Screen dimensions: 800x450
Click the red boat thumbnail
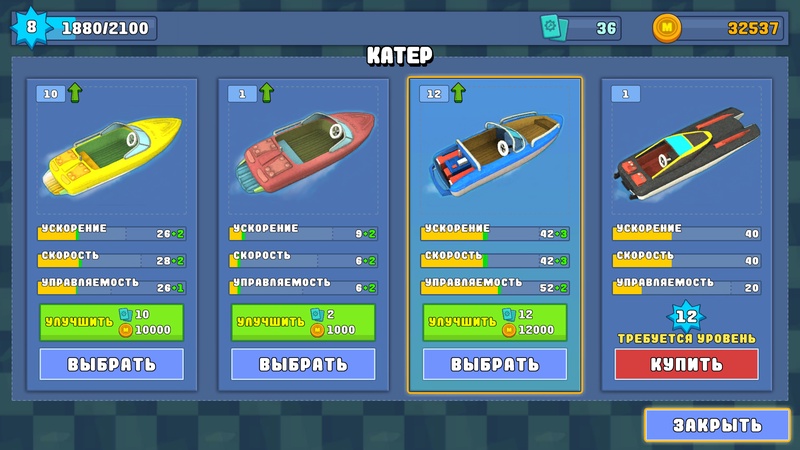tap(303, 150)
